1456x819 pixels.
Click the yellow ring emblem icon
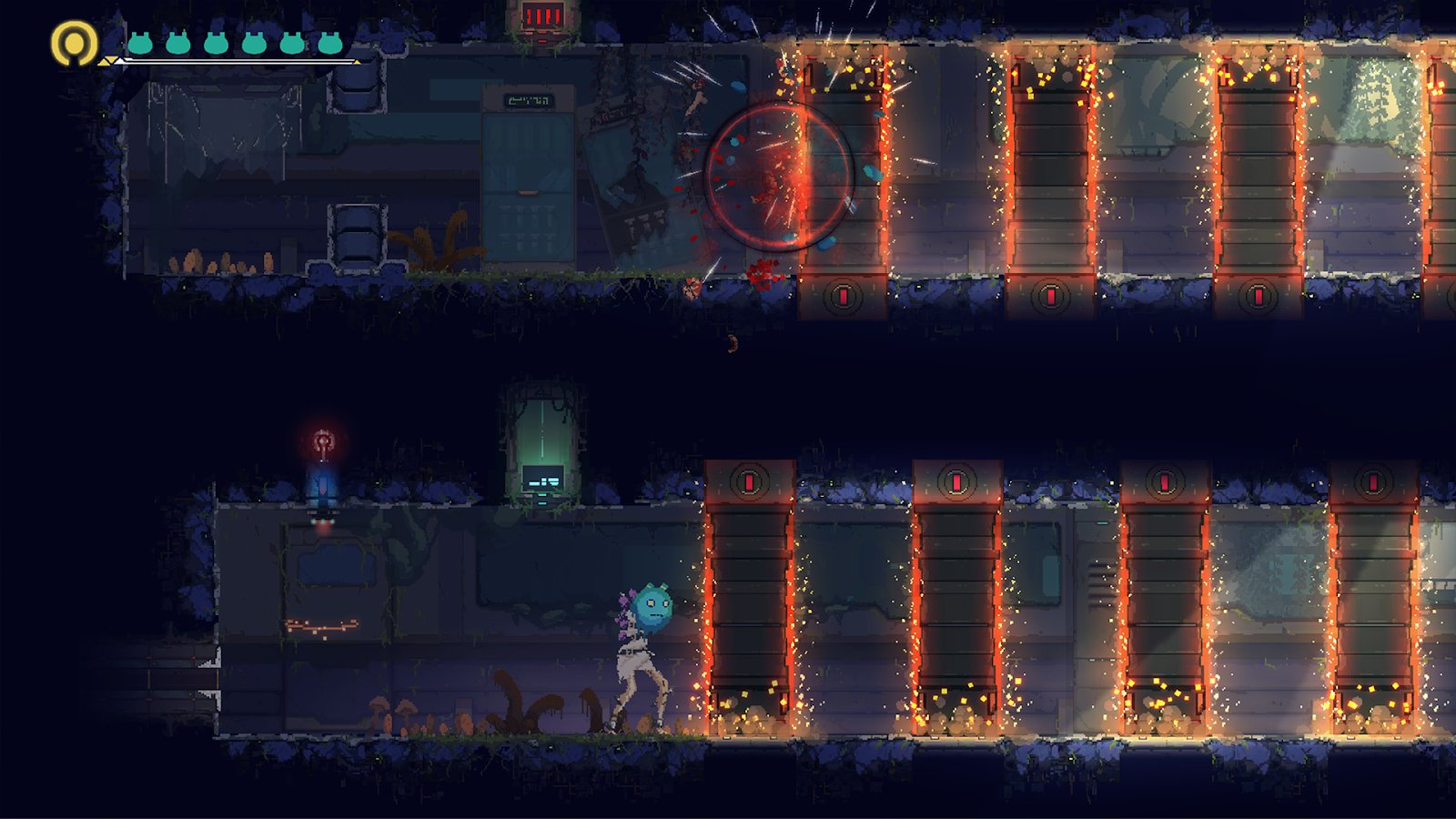click(x=74, y=43)
